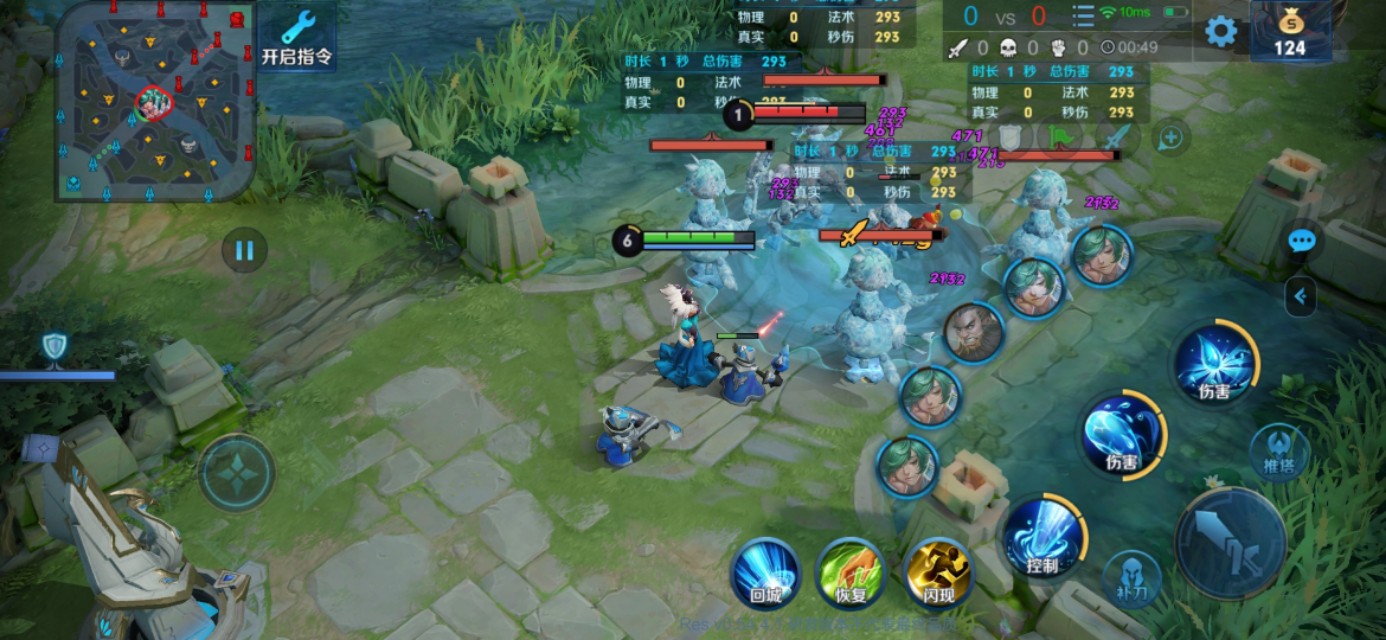Screen dimensions: 1386x640
Task: Show the scoreboard list icon
Action: 1083,16
